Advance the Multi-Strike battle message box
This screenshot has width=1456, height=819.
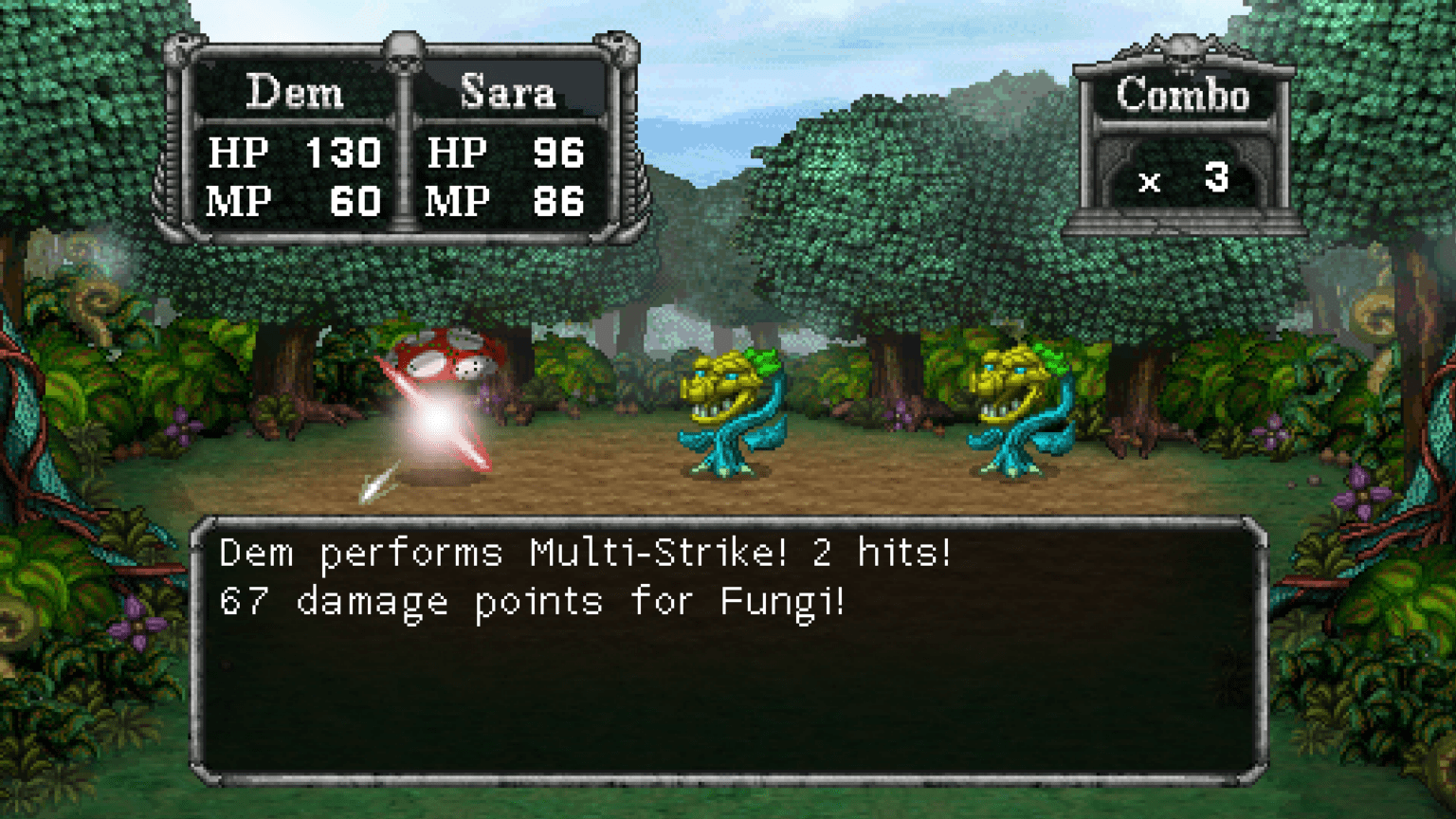pyautogui.click(x=728, y=652)
